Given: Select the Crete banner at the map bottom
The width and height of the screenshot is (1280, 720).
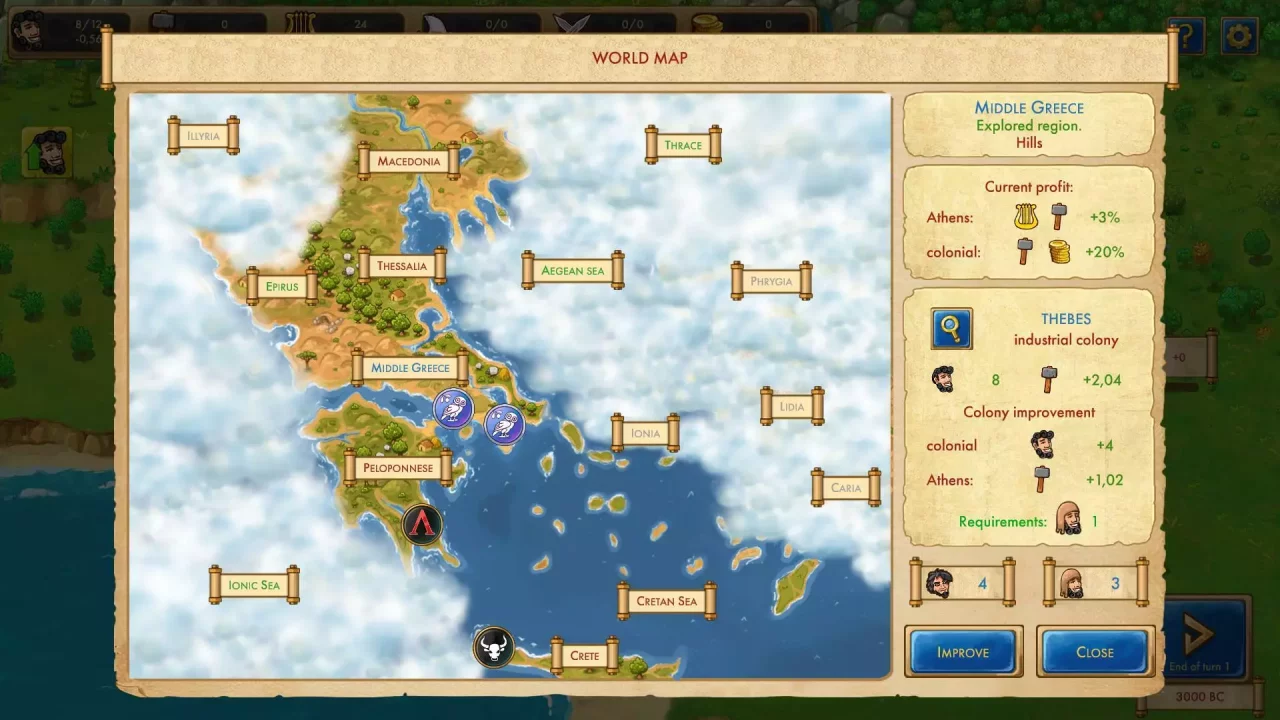Looking at the screenshot, I should (x=584, y=655).
